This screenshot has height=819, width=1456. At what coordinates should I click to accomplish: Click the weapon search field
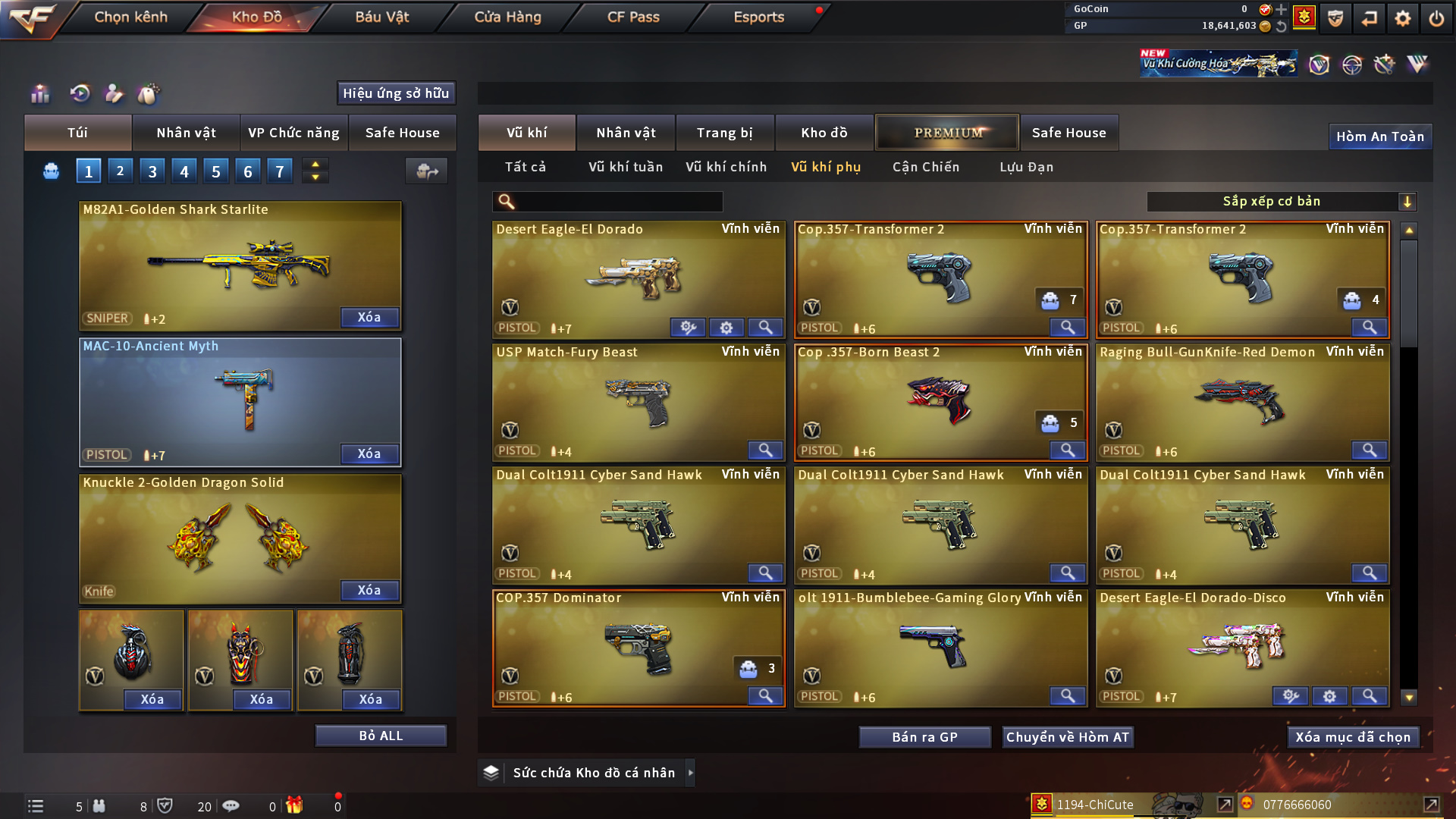618,202
